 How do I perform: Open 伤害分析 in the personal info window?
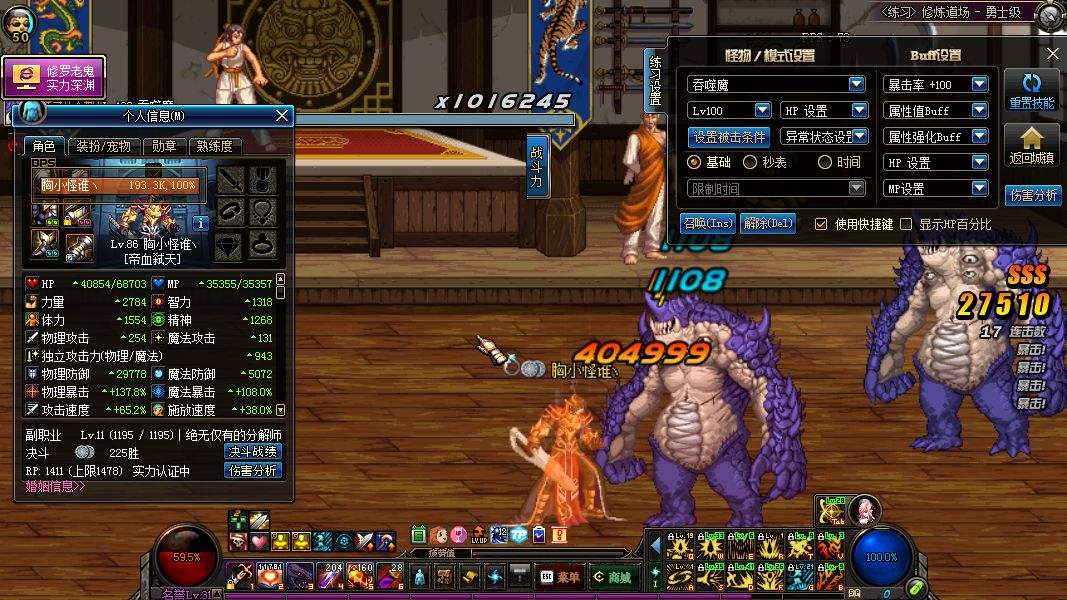(x=252, y=470)
